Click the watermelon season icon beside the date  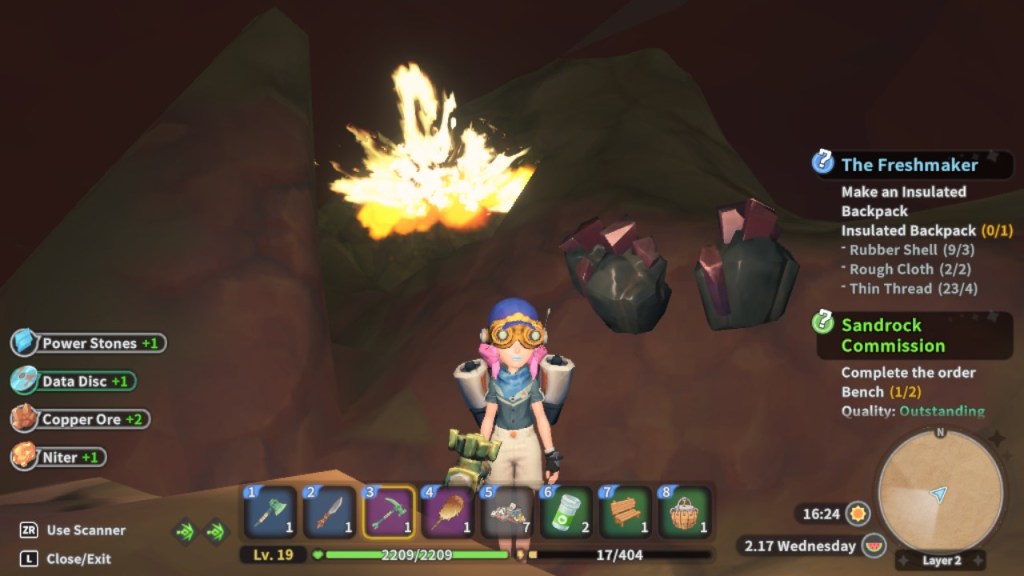(x=873, y=546)
